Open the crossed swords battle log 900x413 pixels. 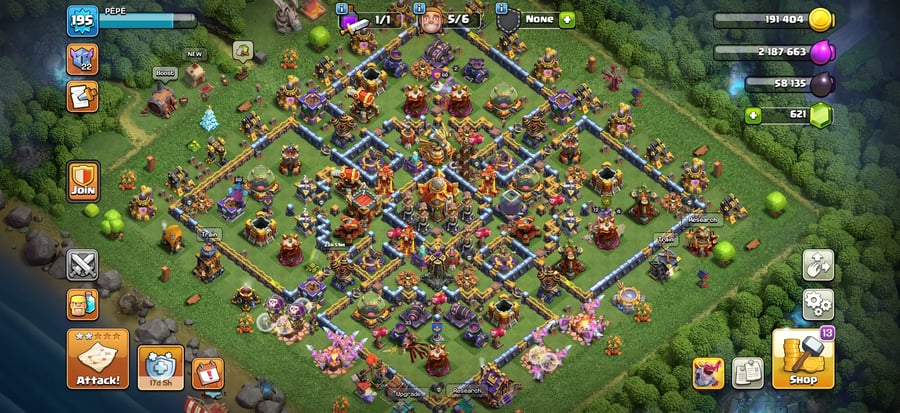coord(82,265)
